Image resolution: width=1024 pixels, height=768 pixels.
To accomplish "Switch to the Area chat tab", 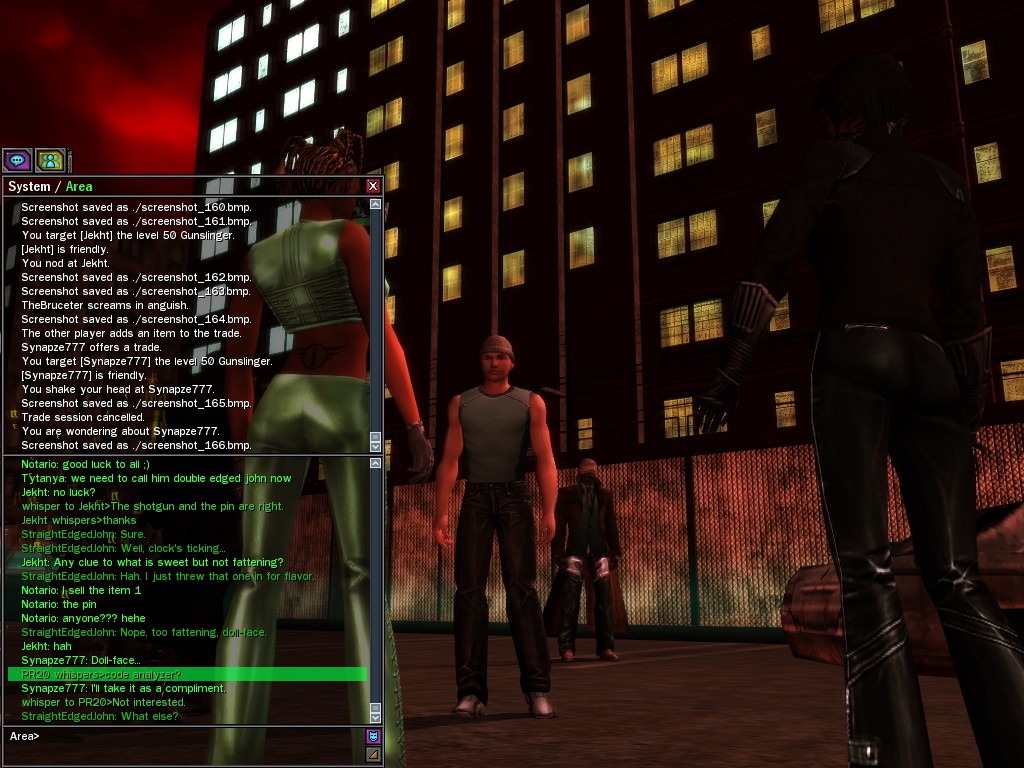I will click(79, 186).
